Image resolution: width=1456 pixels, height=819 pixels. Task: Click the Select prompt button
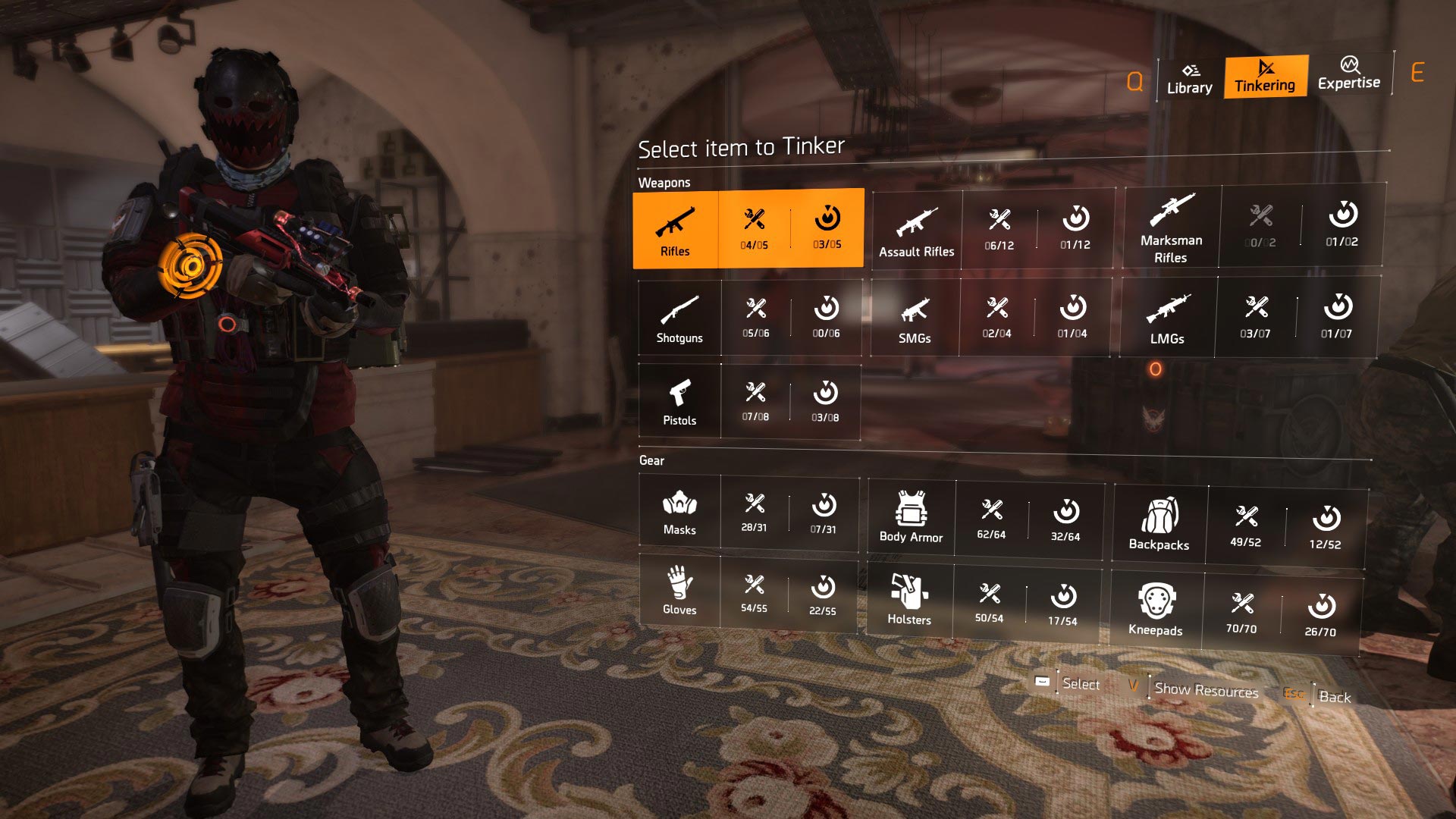click(1081, 684)
